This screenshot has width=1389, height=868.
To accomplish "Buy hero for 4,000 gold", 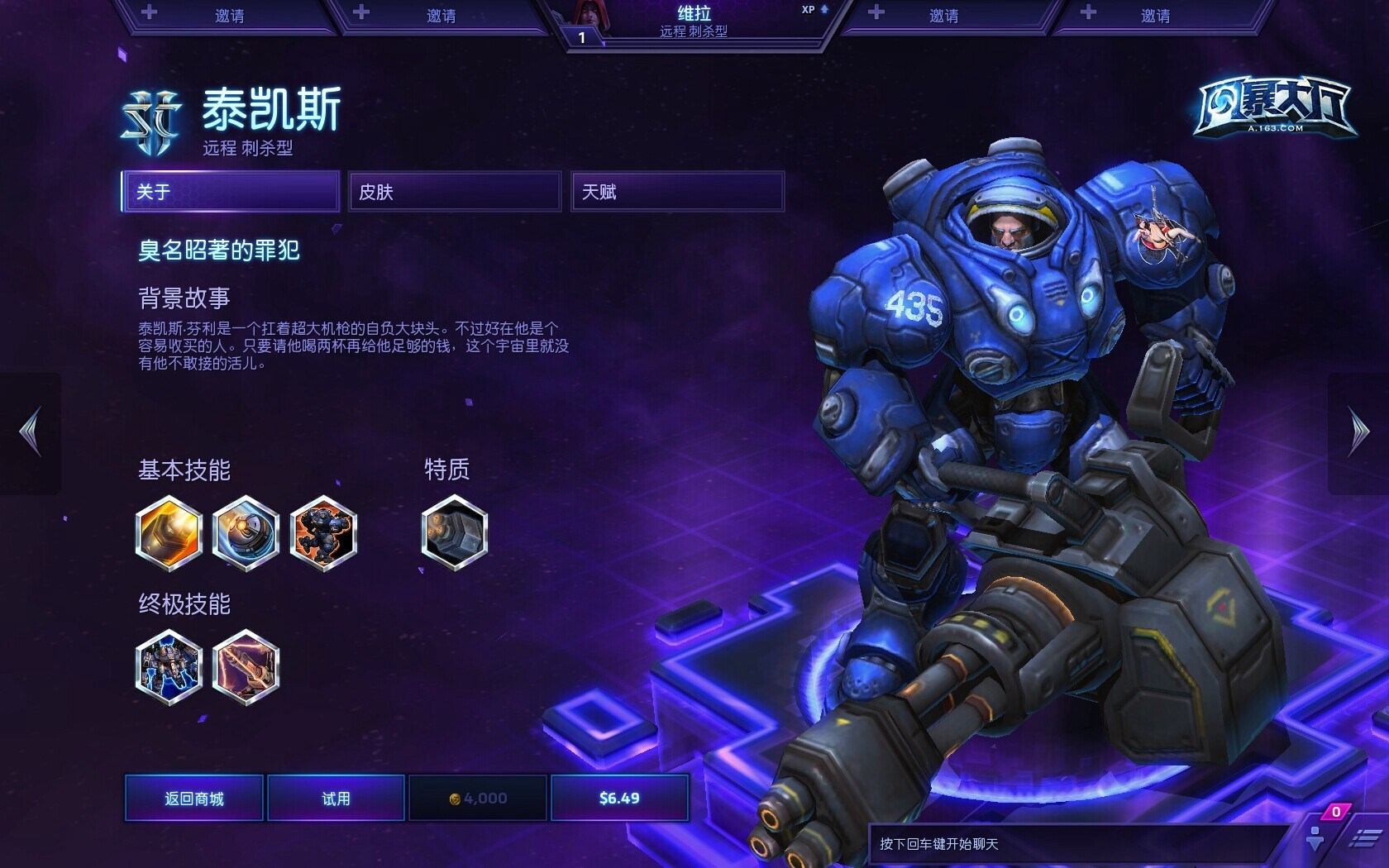I will (478, 798).
